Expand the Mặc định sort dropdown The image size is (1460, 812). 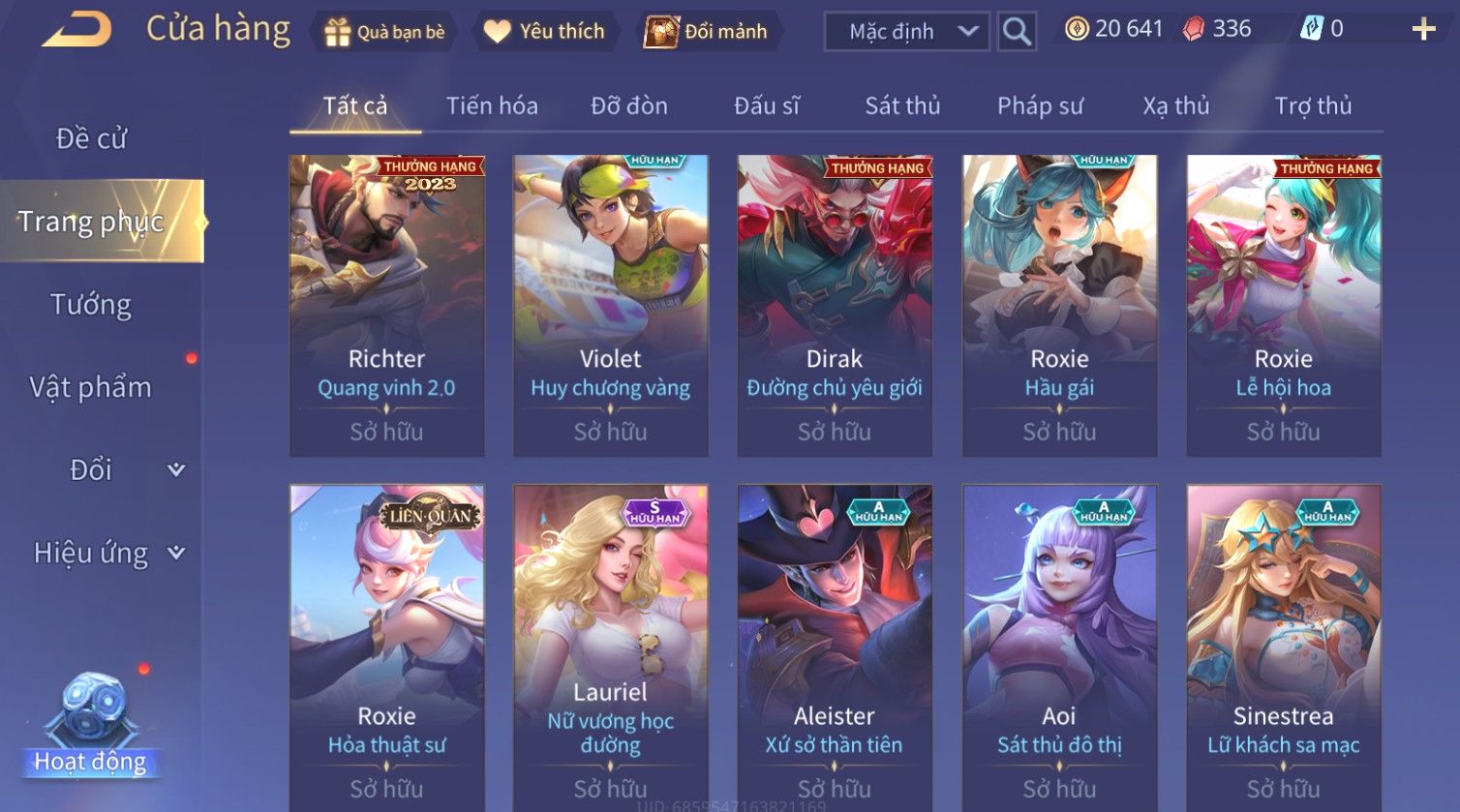906,32
